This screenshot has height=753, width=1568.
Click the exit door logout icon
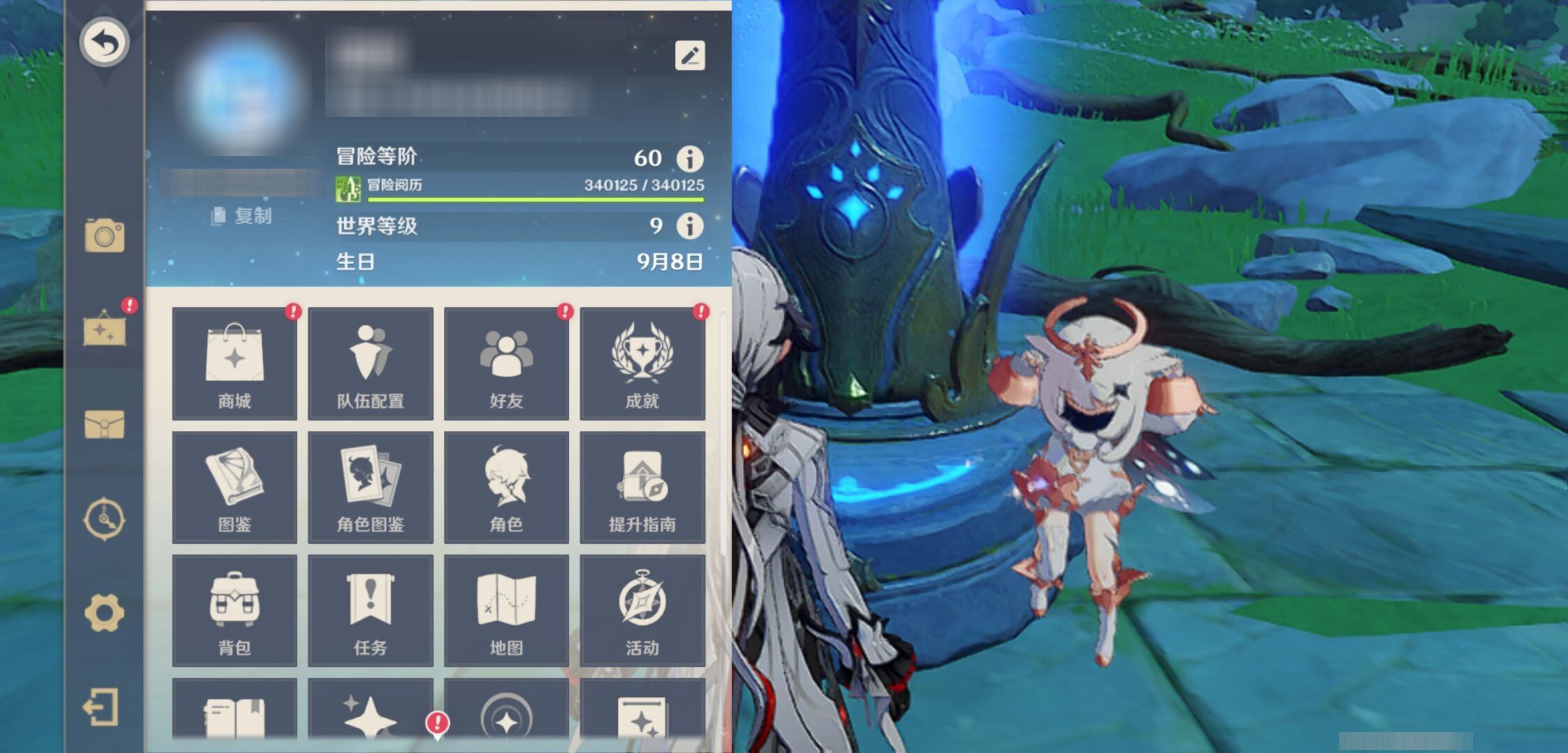click(102, 708)
